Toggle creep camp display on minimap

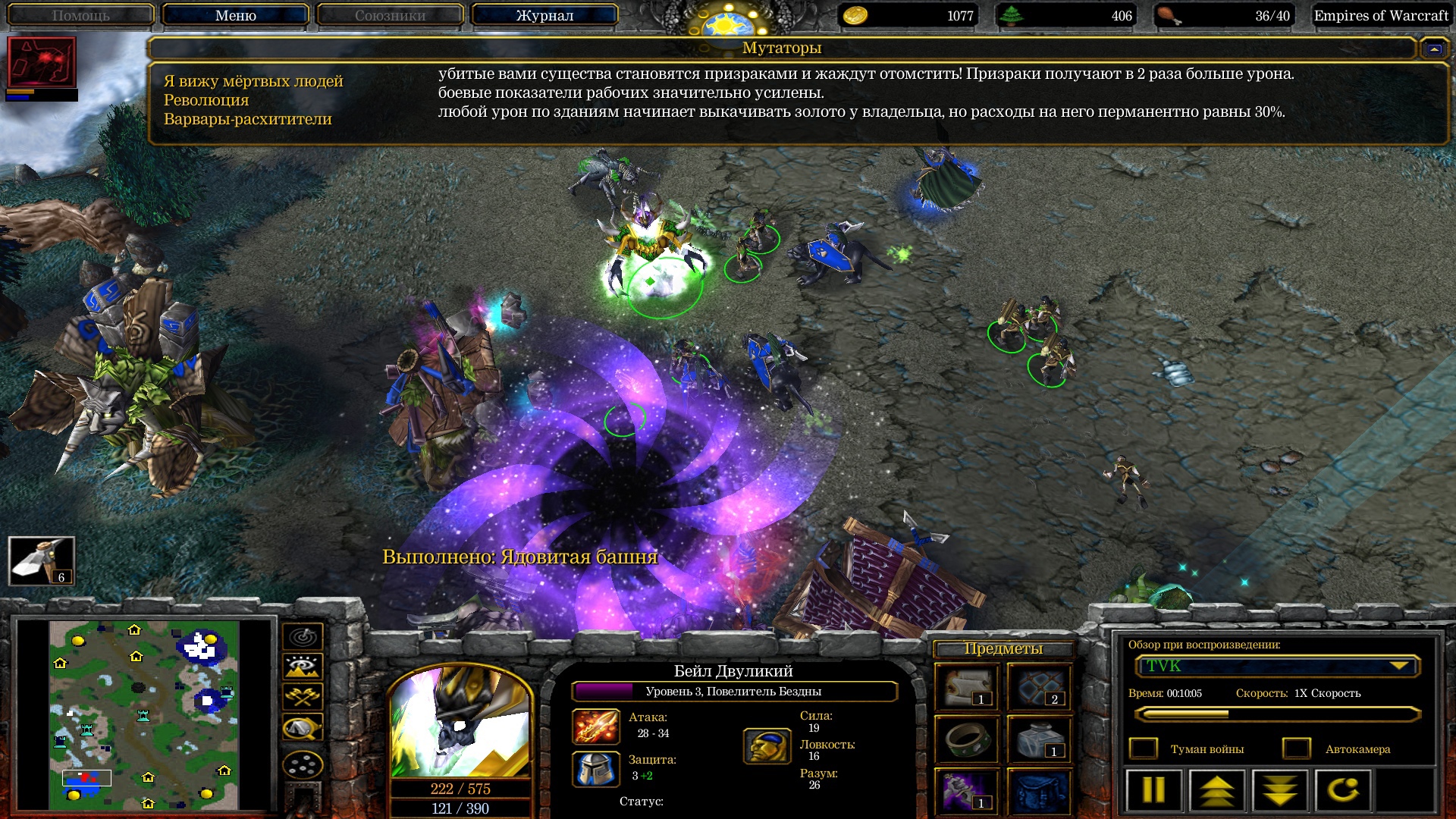(x=303, y=728)
